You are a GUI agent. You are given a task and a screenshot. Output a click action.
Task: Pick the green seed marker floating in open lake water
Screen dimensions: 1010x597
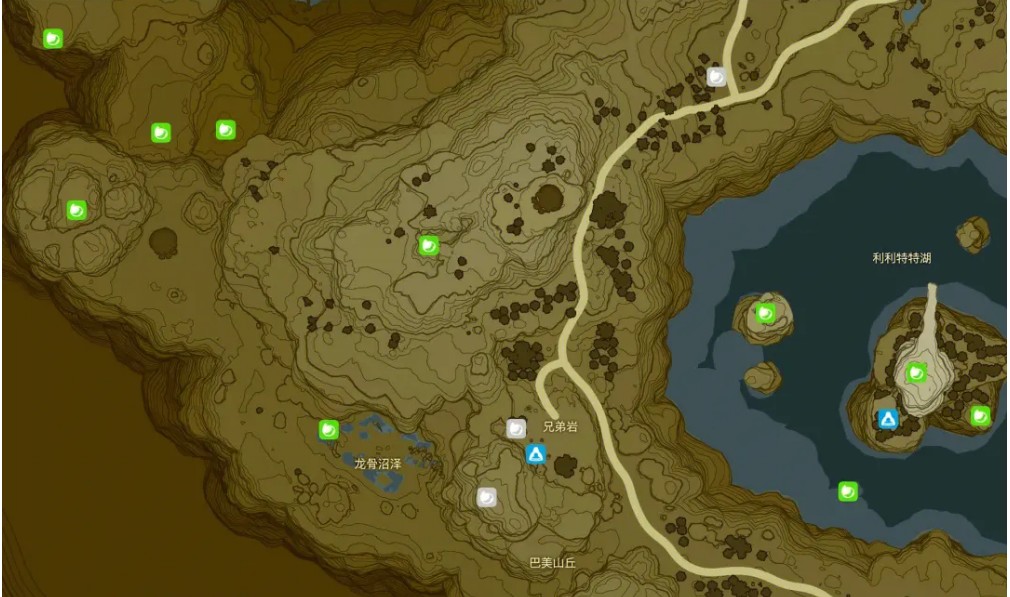(x=848, y=491)
